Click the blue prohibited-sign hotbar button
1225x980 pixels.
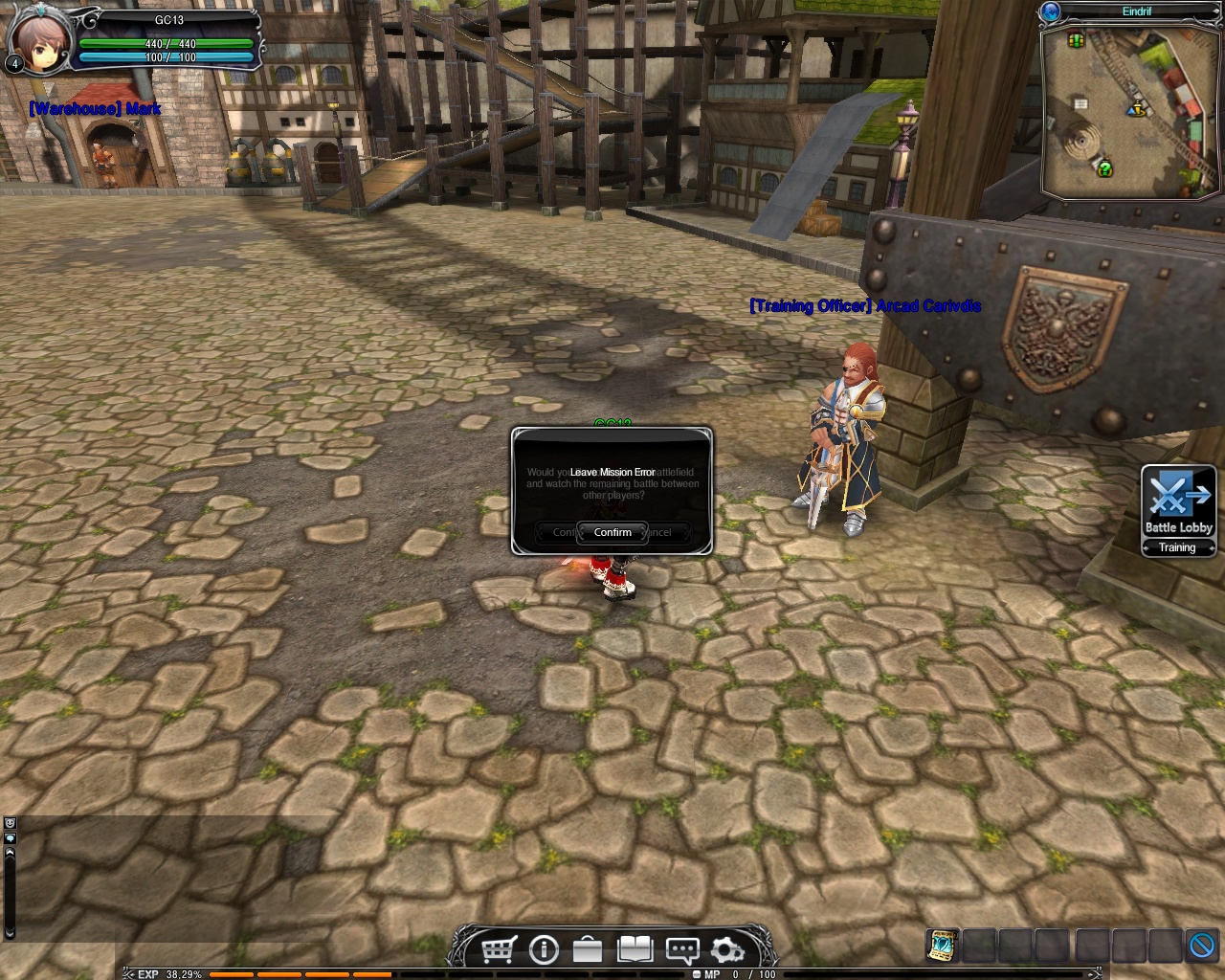click(x=1202, y=945)
